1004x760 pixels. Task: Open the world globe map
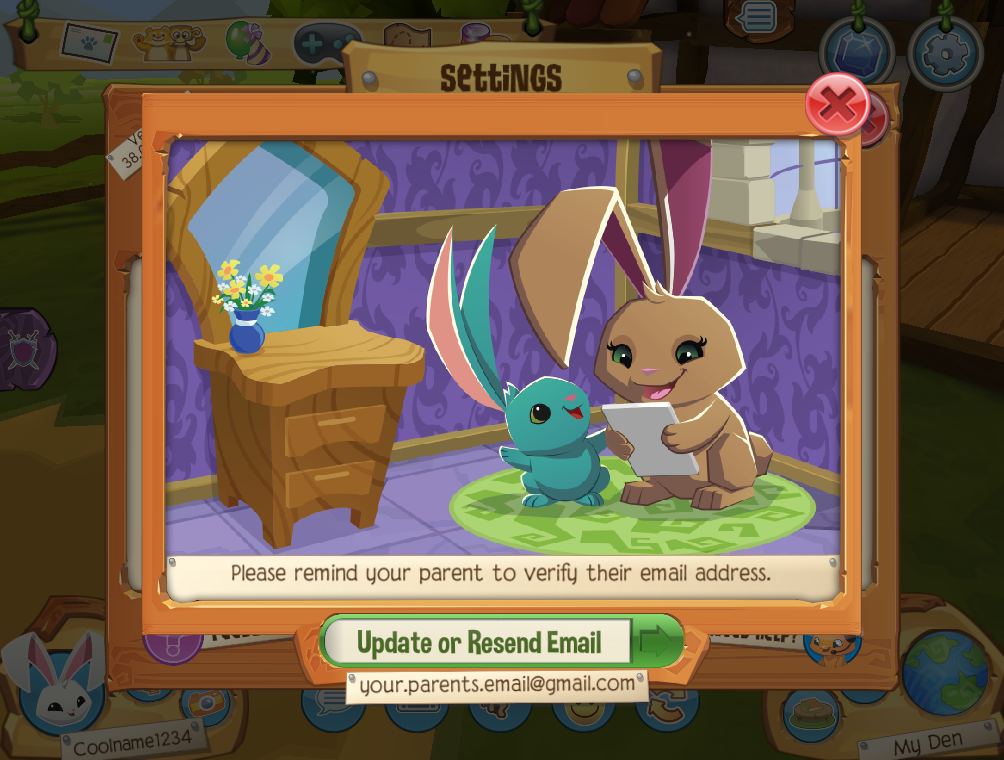click(x=944, y=673)
